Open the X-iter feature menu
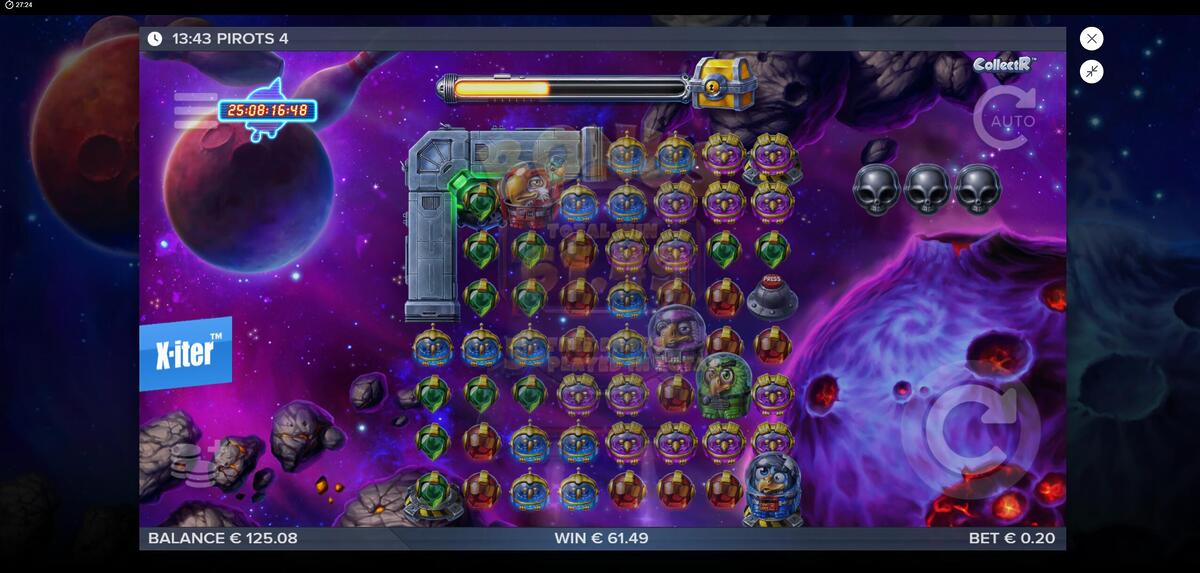The image size is (1200, 573). (186, 353)
